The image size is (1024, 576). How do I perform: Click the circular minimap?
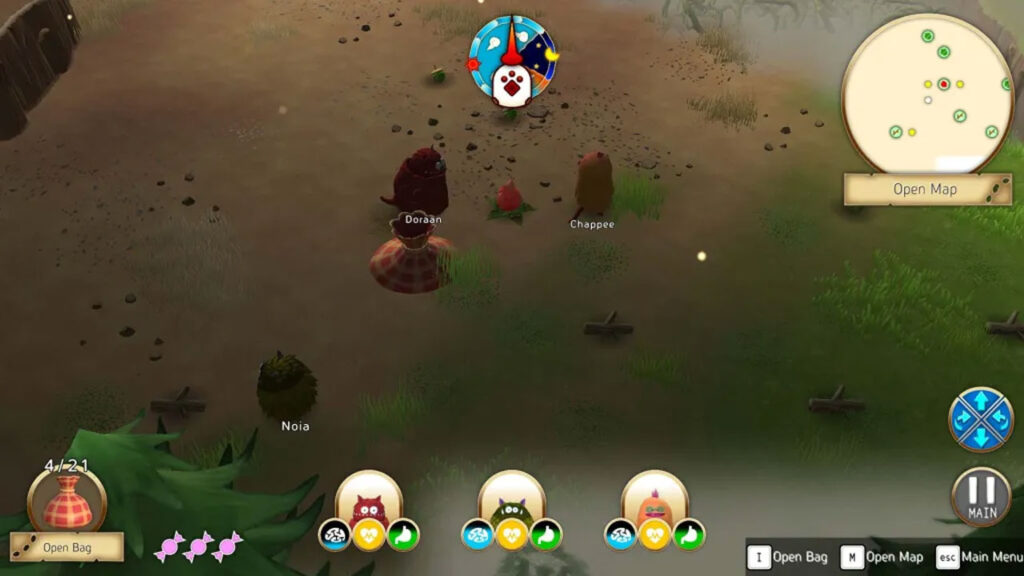[x=928, y=93]
